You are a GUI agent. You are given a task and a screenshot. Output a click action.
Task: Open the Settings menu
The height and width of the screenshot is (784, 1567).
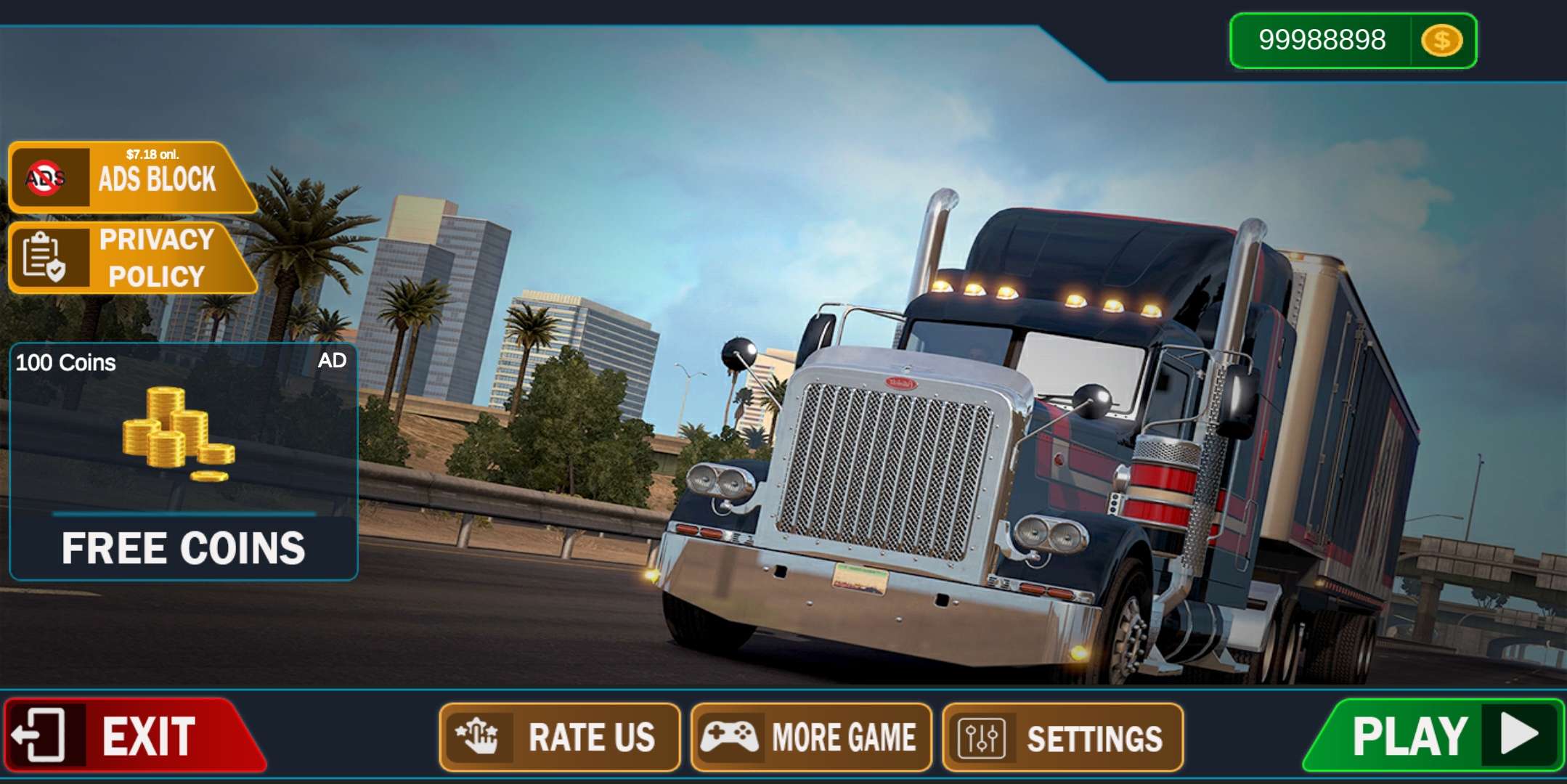tap(1062, 738)
